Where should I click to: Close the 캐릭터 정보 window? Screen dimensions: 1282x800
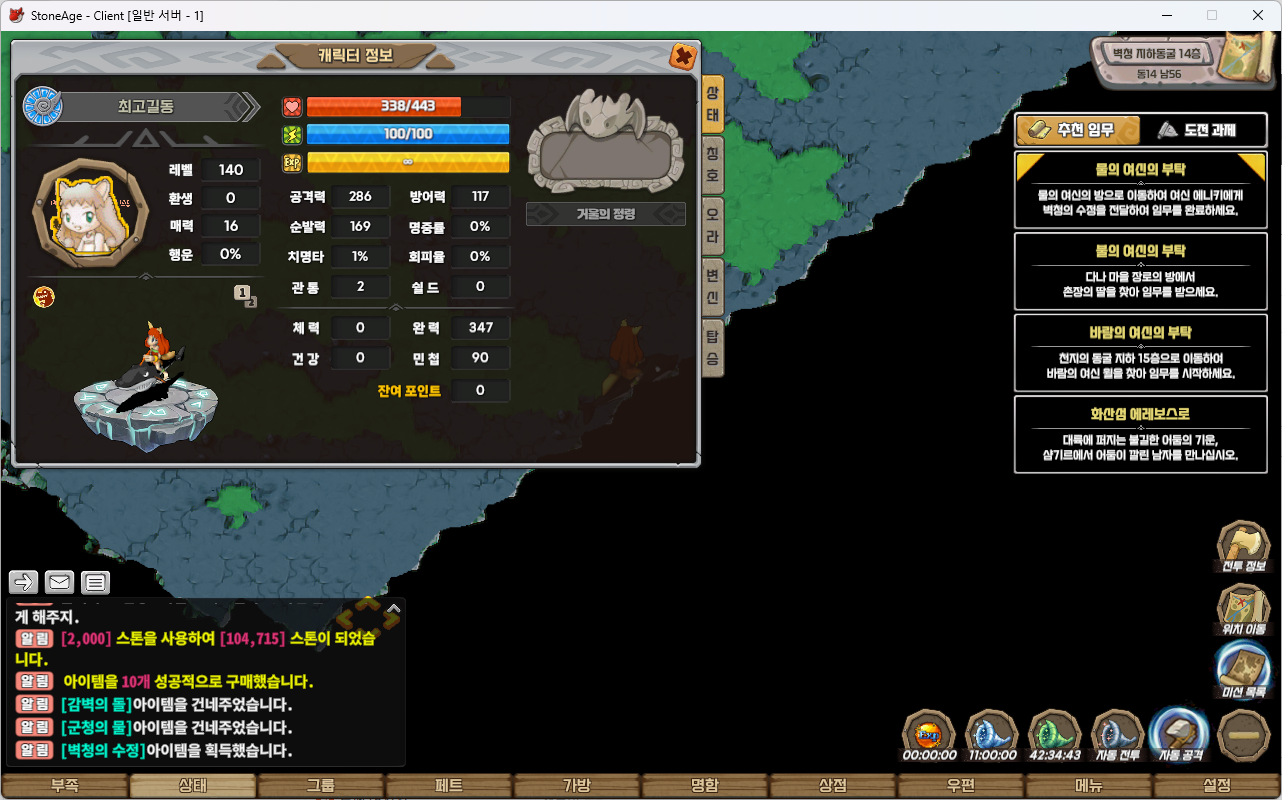pyautogui.click(x=683, y=56)
